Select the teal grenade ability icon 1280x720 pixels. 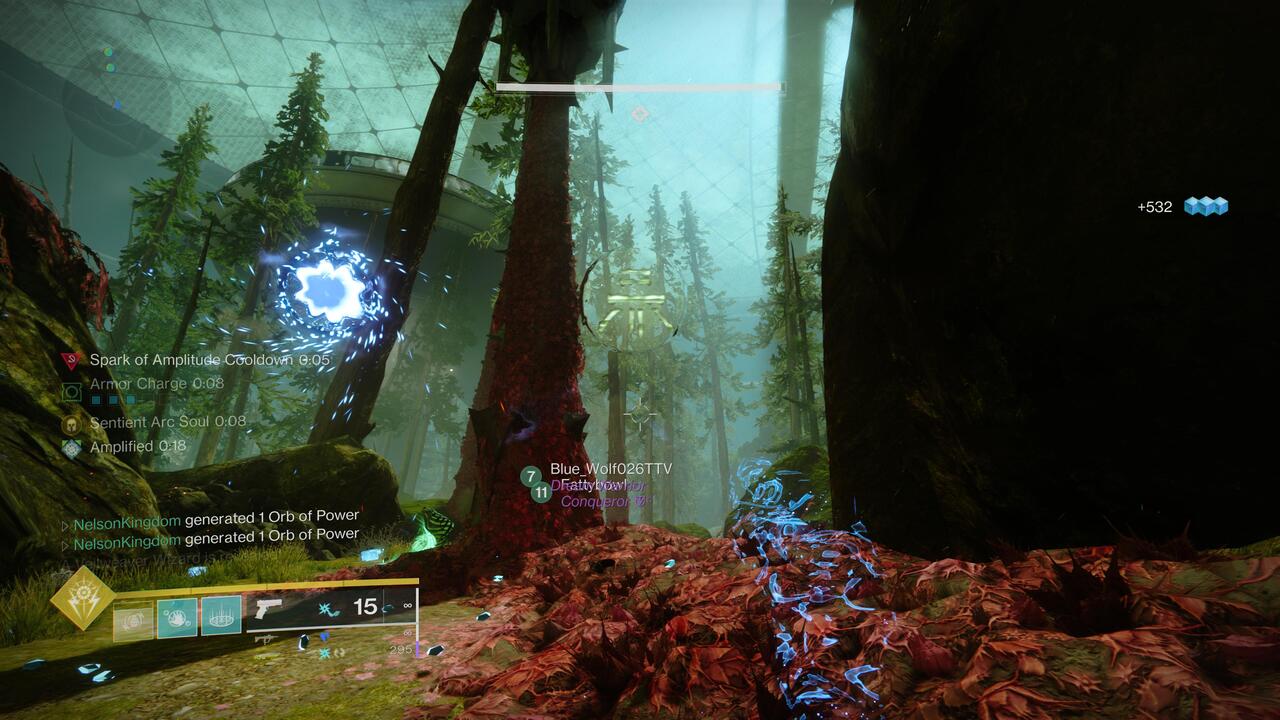[177, 617]
